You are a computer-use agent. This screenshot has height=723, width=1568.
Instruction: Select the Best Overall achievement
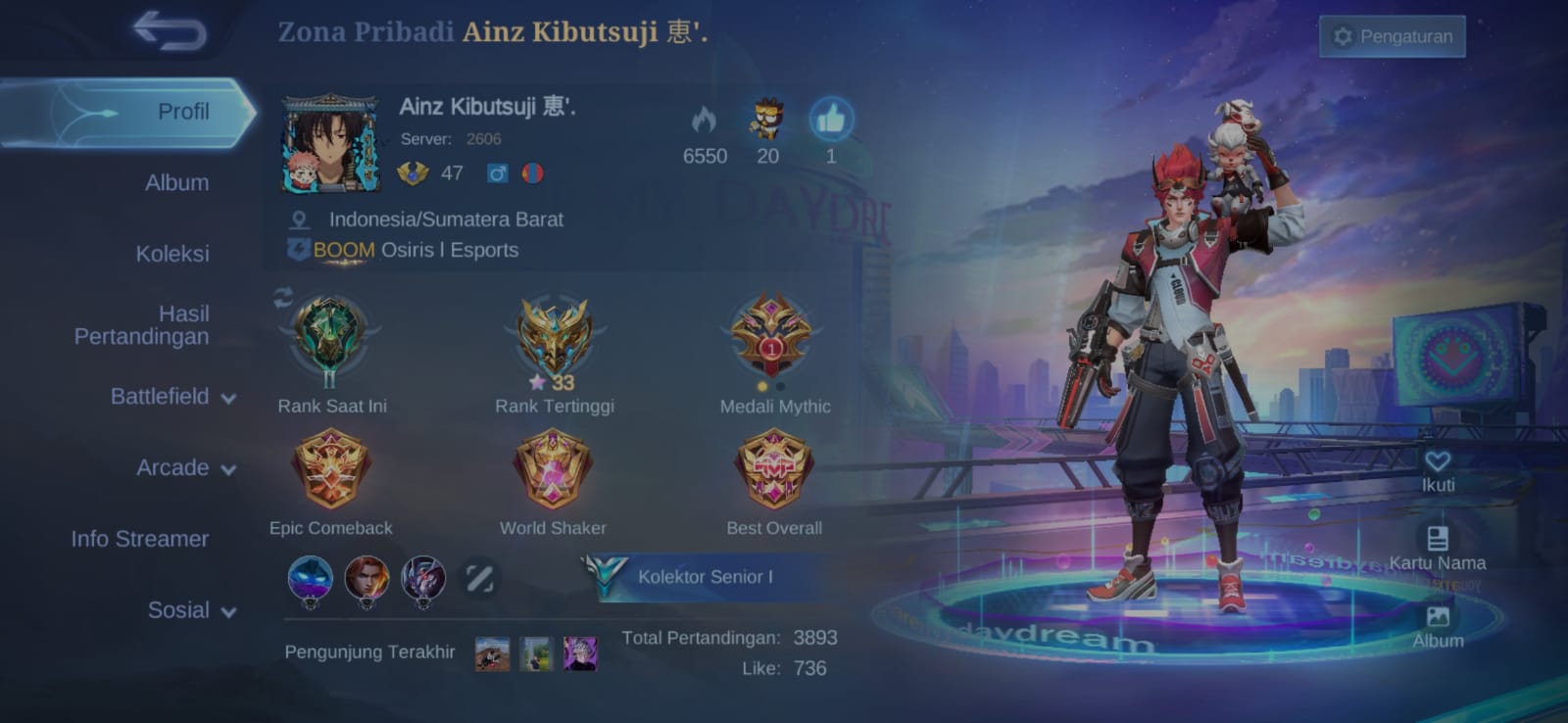pos(774,471)
